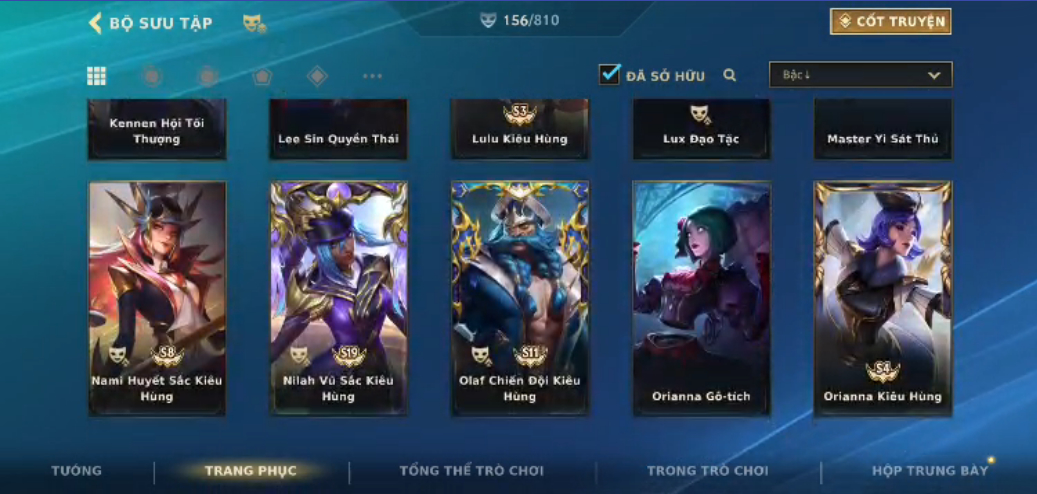Switch to the Tướng tab
Image resolution: width=1037 pixels, height=494 pixels.
[77, 471]
